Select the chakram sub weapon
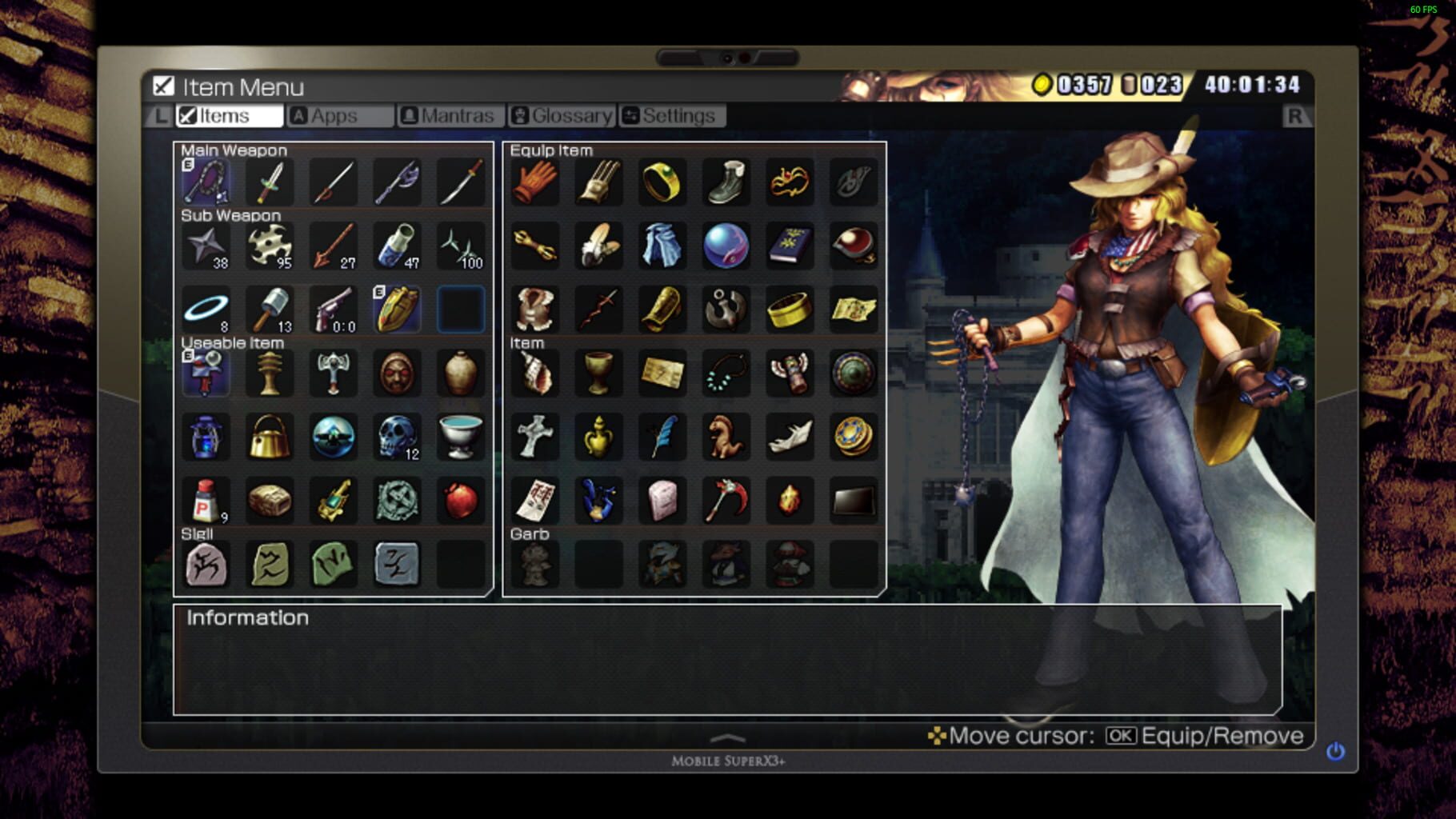This screenshot has height=819, width=1456. 206,310
